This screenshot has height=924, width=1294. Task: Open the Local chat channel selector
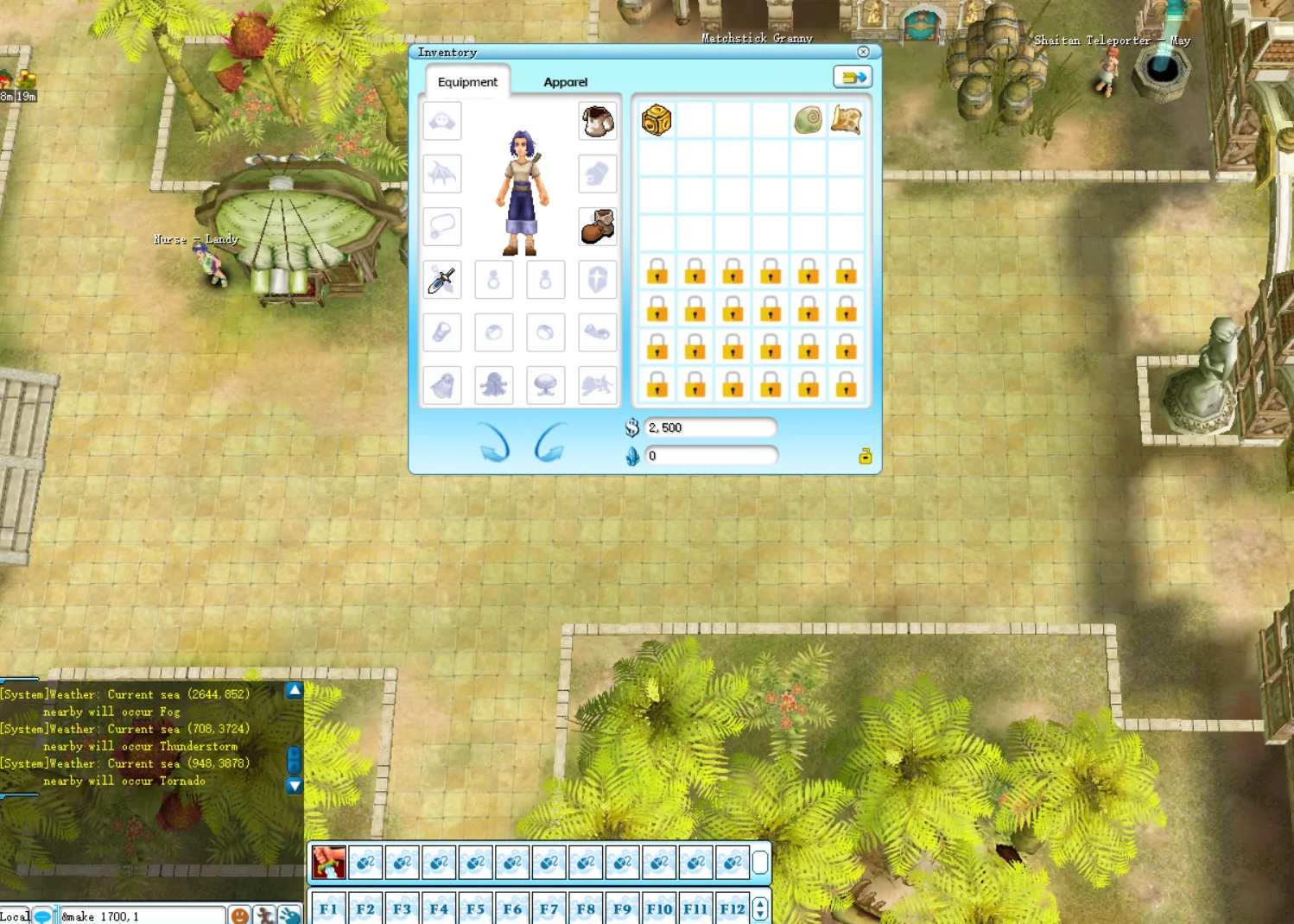pyautogui.click(x=15, y=916)
